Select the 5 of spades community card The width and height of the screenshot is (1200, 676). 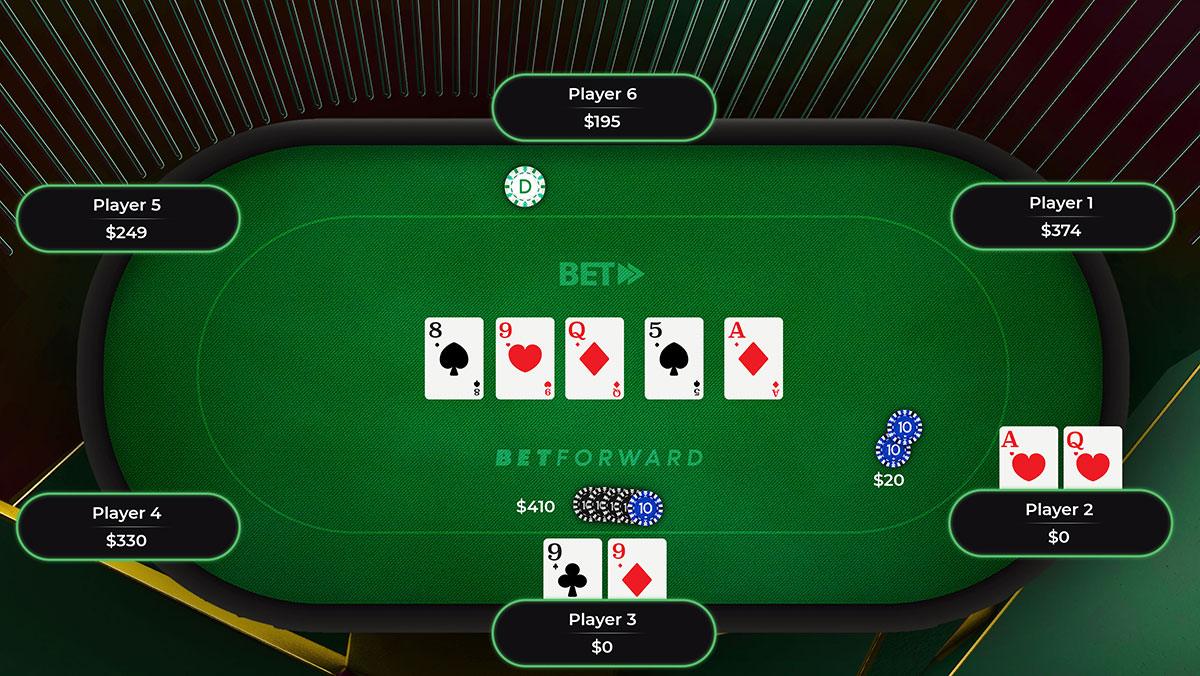674,358
